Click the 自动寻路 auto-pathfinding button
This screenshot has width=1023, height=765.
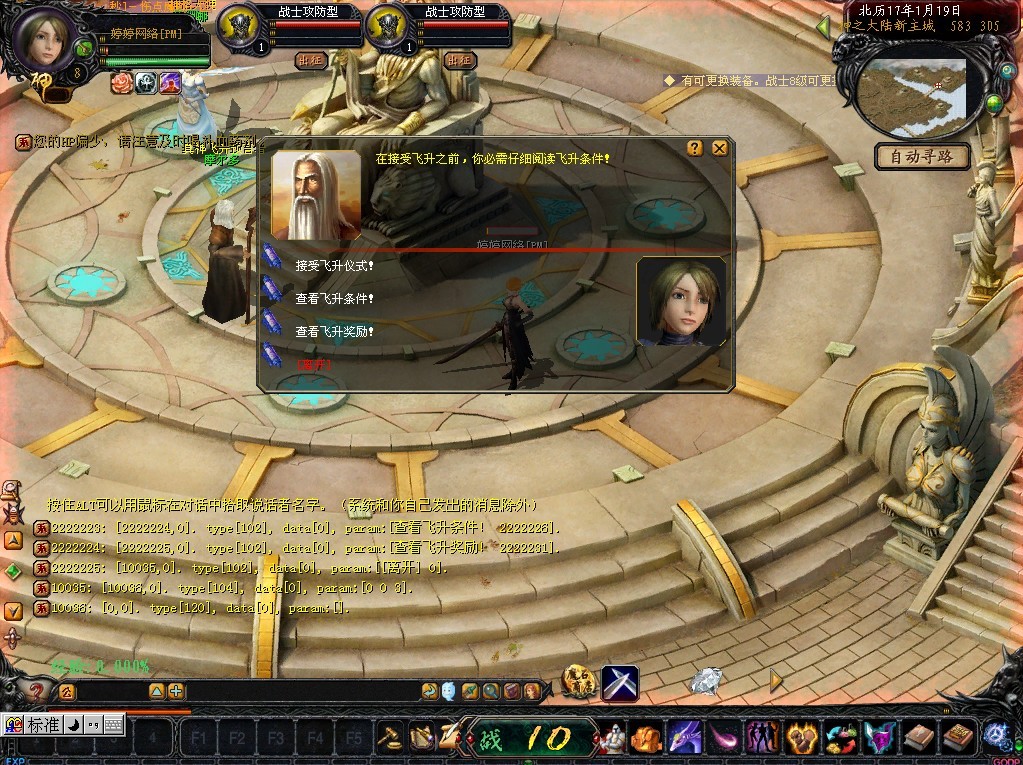922,156
